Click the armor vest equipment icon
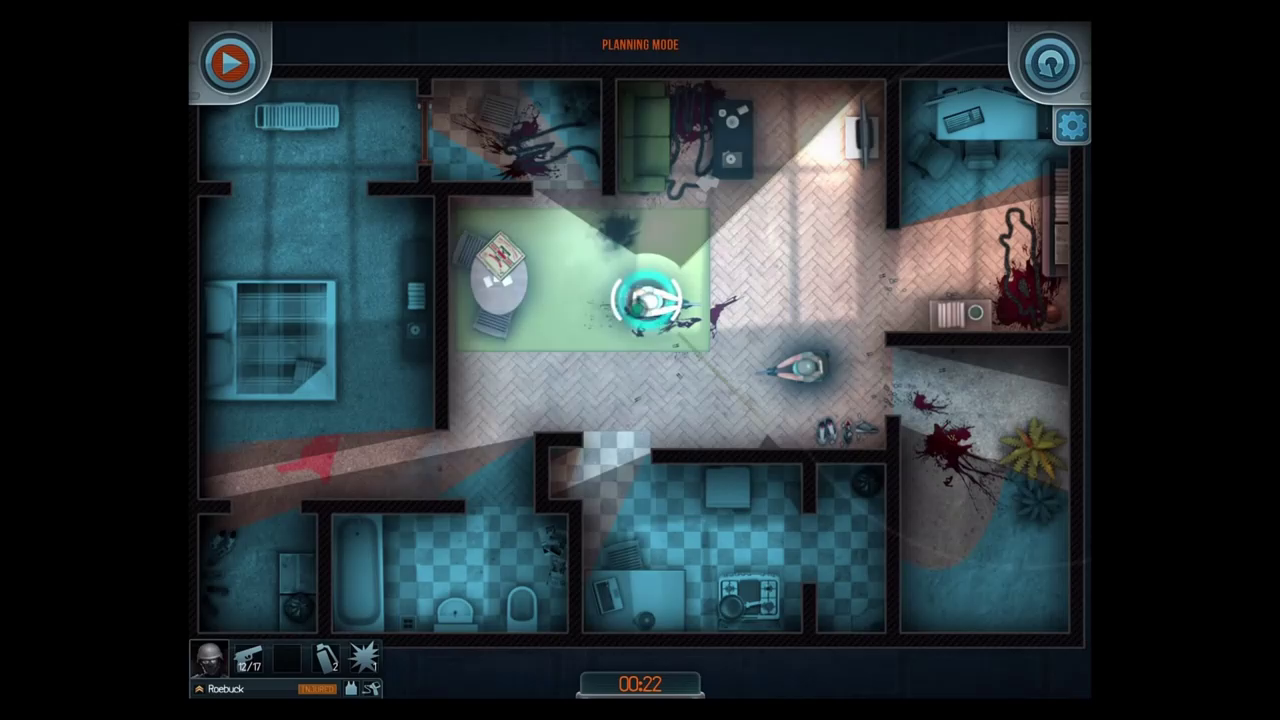The image size is (1280, 720). tap(352, 688)
